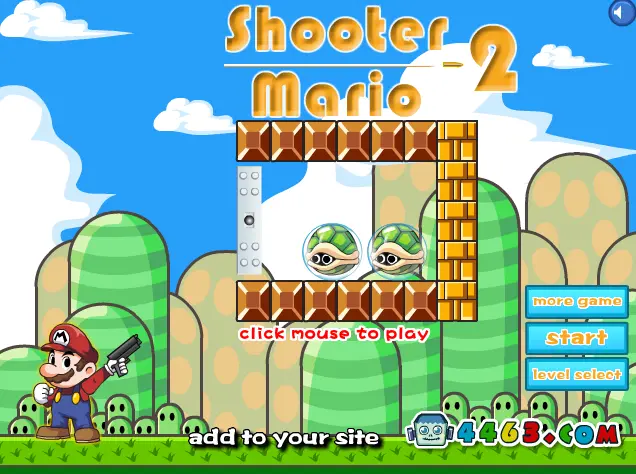Start the game with the start button
This screenshot has width=636, height=474.
(577, 338)
